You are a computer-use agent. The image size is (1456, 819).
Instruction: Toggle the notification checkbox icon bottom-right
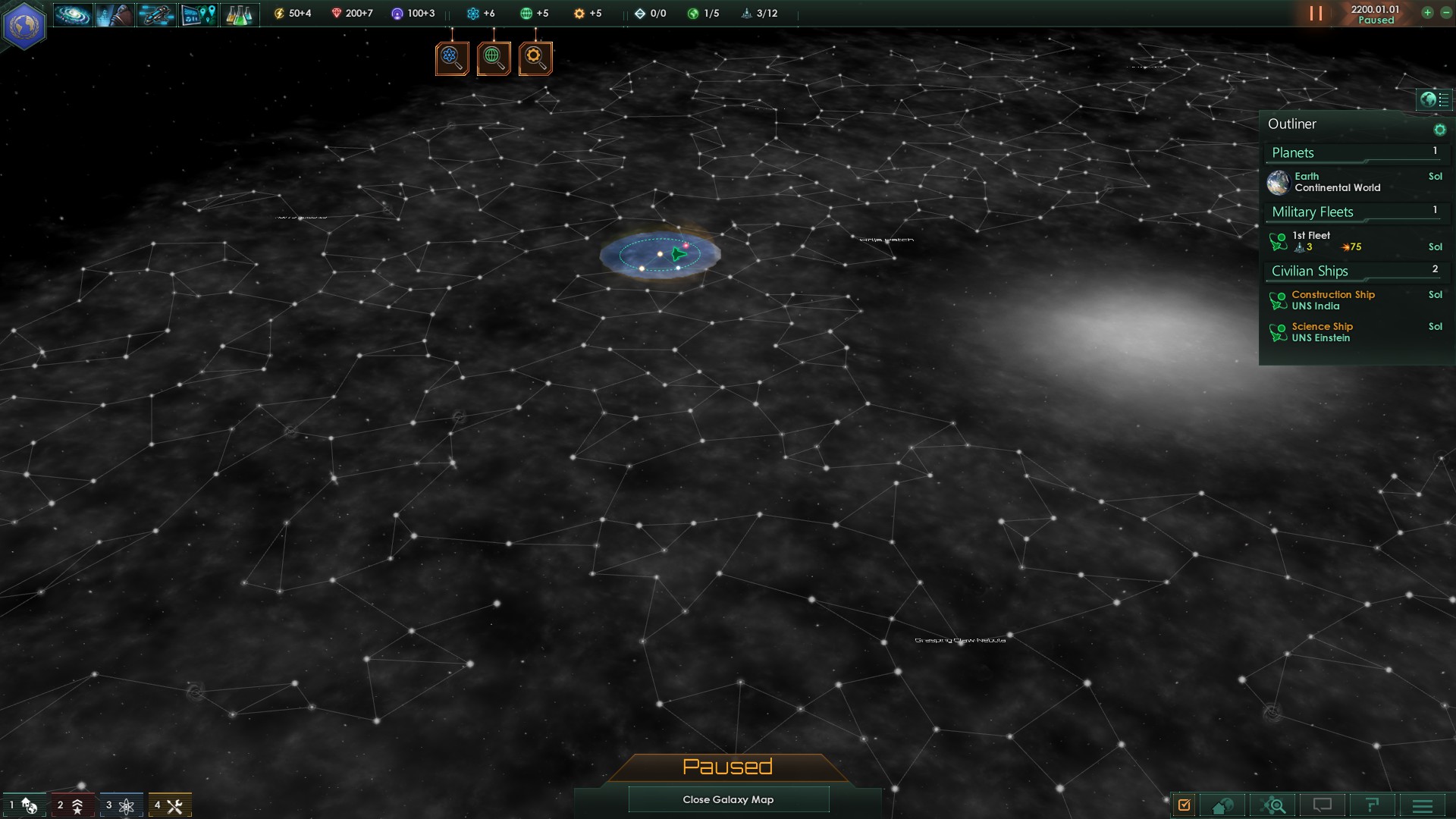pyautogui.click(x=1185, y=805)
